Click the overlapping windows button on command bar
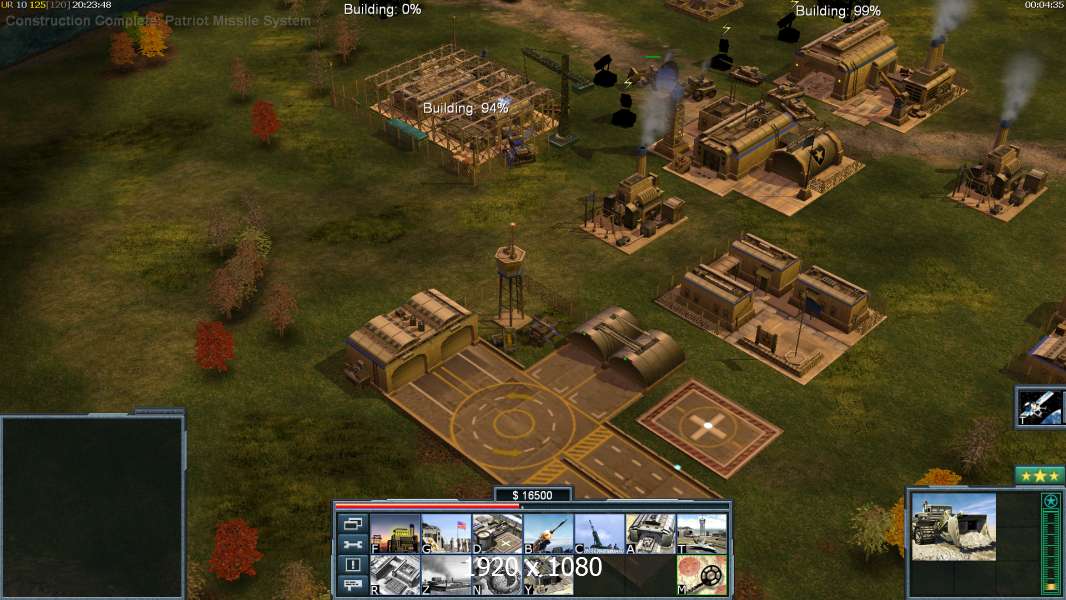This screenshot has width=1066, height=600. point(352,523)
